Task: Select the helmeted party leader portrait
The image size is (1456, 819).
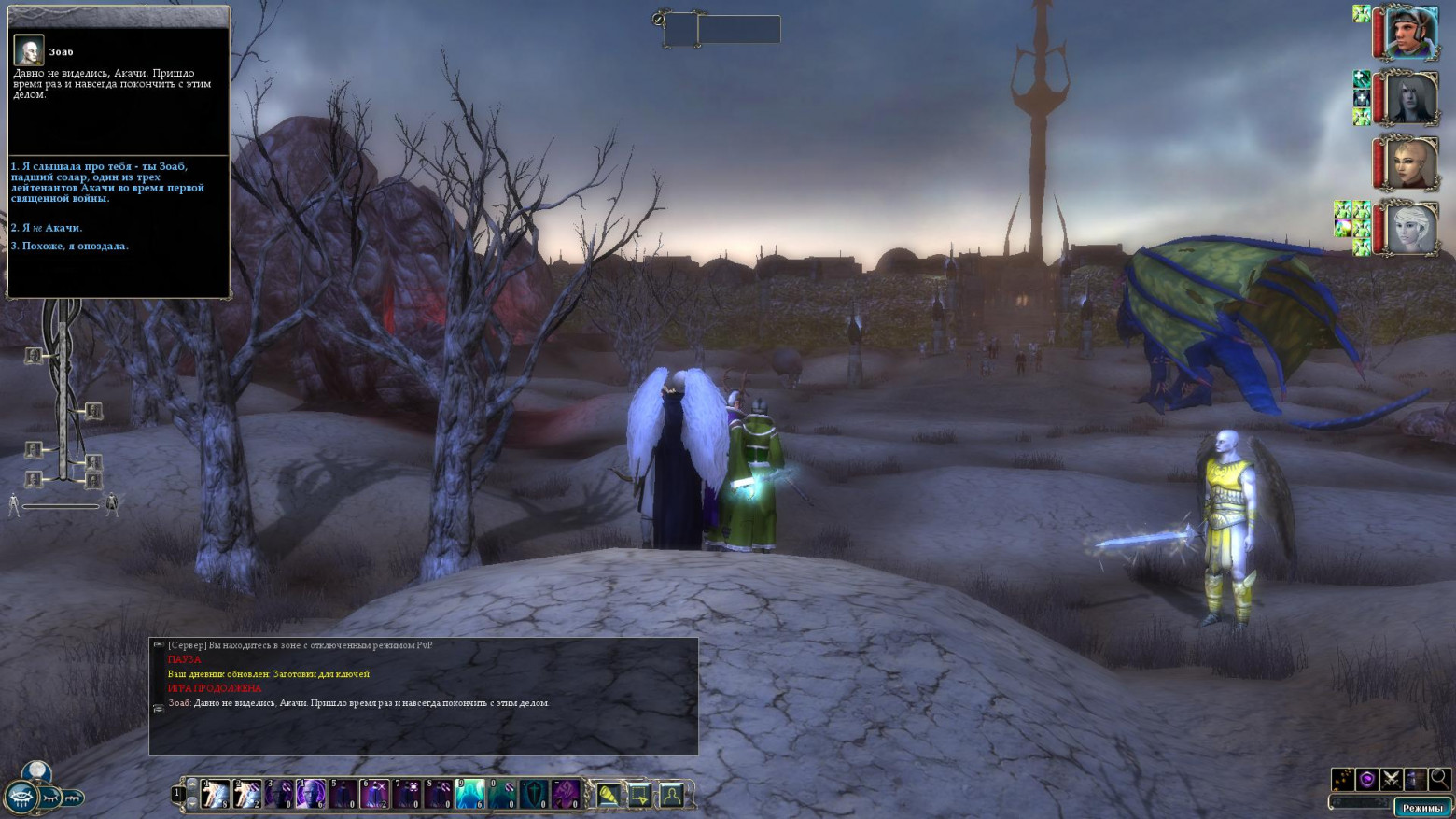Action: click(1410, 33)
